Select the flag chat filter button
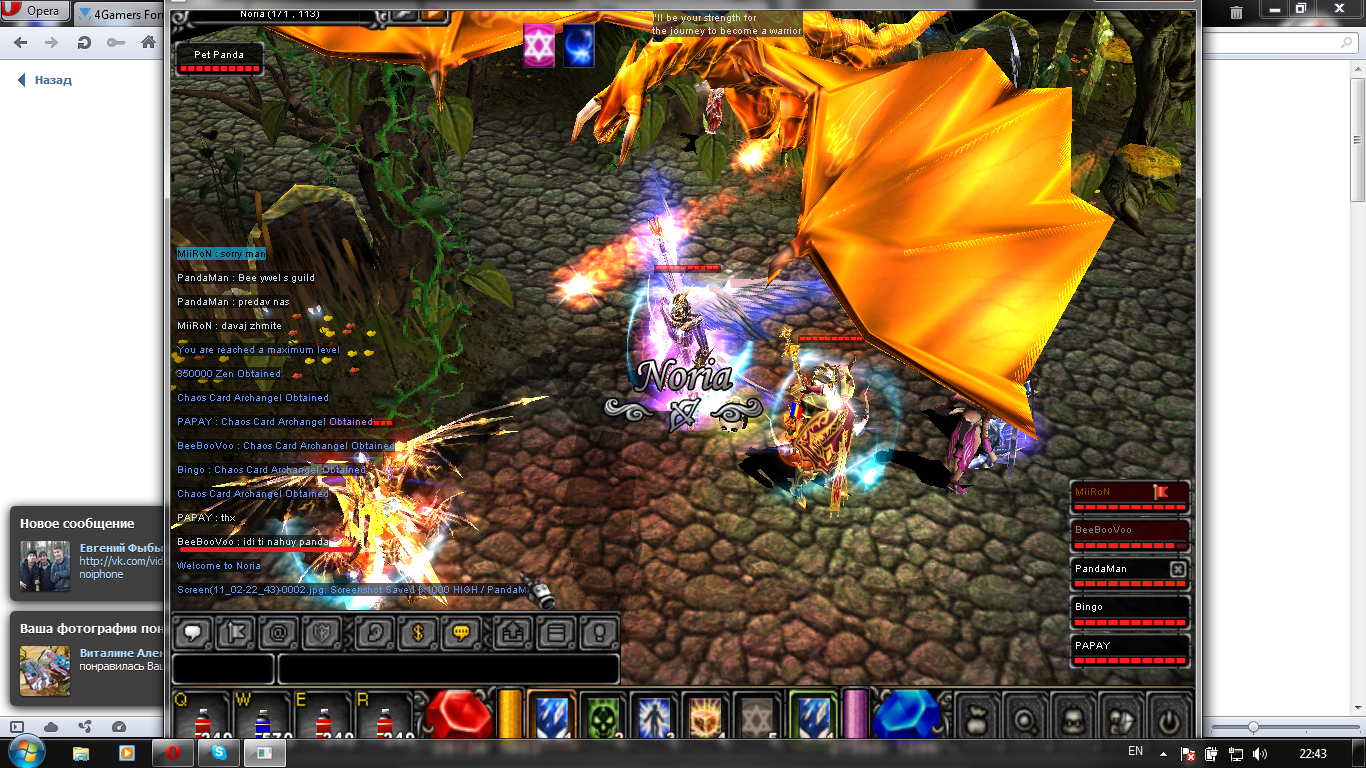The image size is (1366, 768). click(x=237, y=632)
